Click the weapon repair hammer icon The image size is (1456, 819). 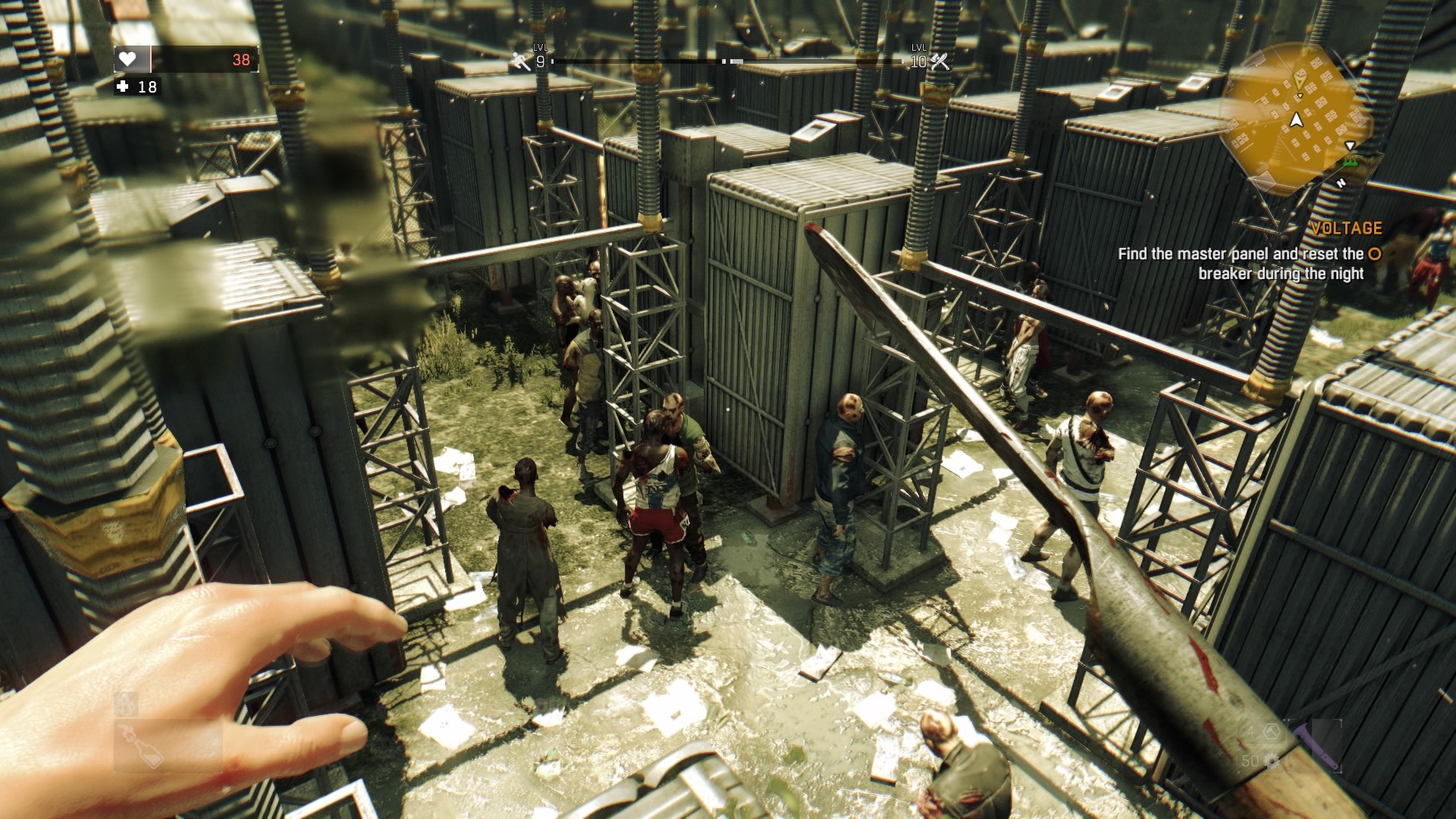tap(1271, 732)
